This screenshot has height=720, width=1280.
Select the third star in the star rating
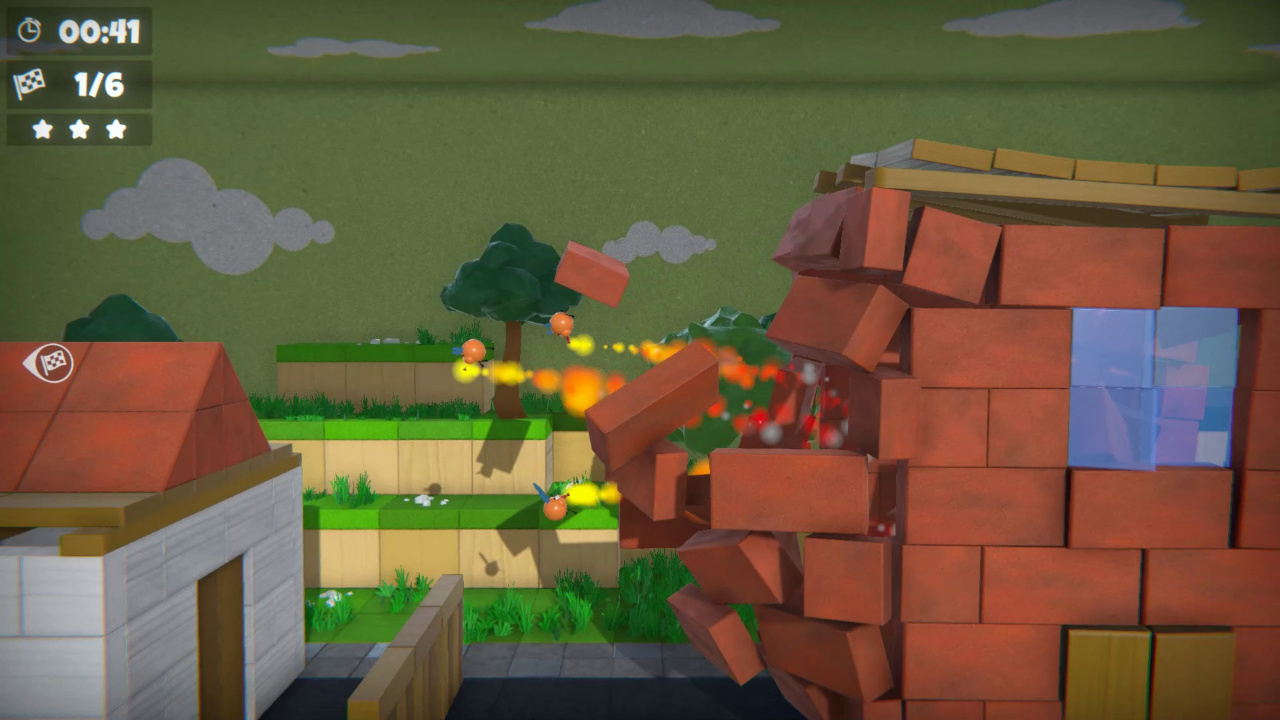click(x=115, y=128)
